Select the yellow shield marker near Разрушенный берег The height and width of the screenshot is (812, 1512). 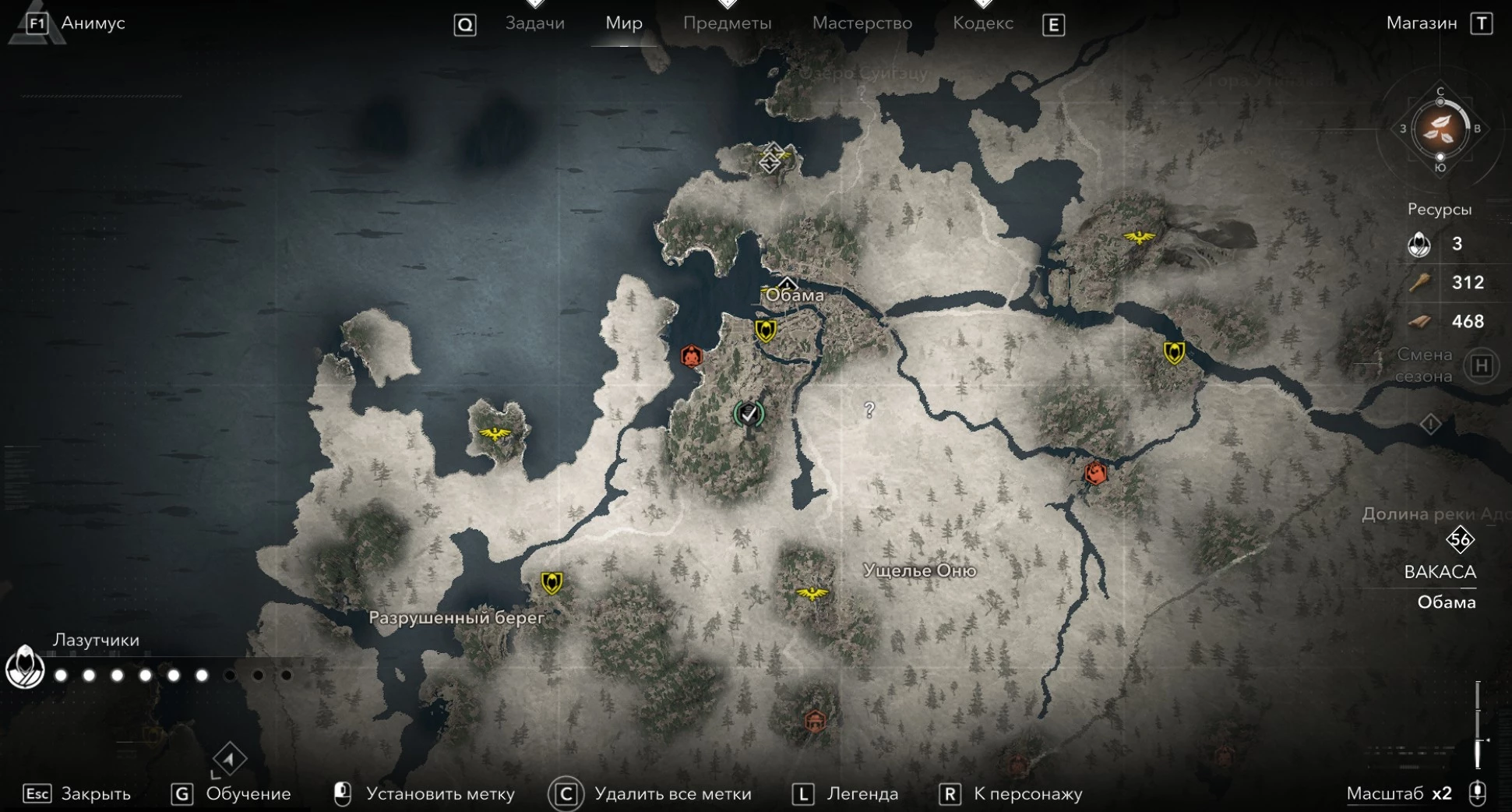[552, 582]
